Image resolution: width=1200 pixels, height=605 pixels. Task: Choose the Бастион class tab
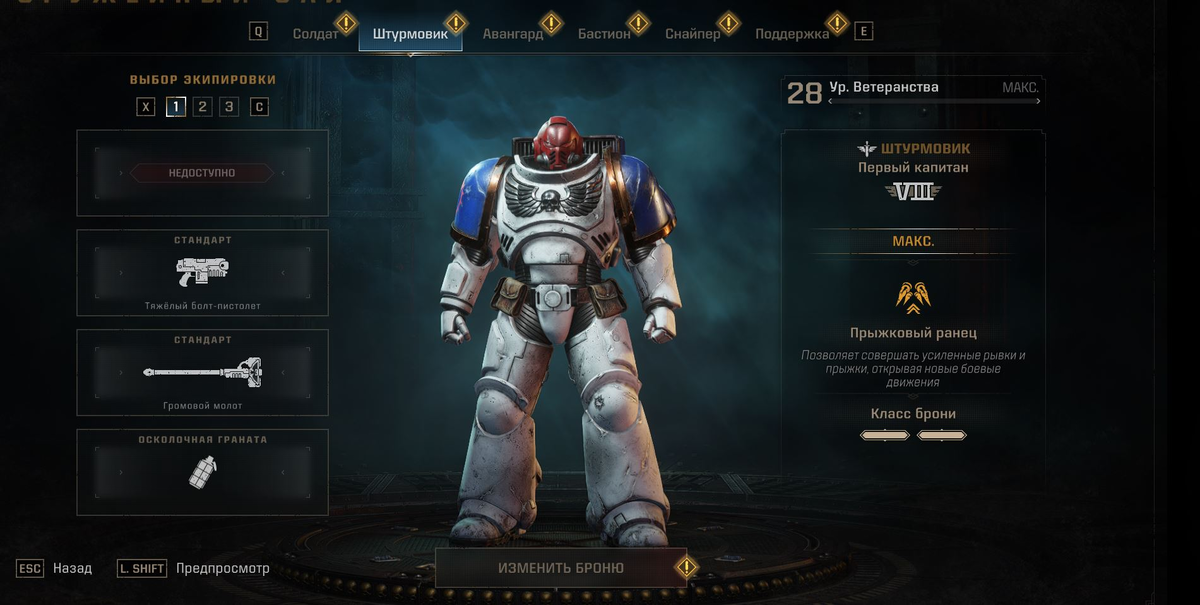coord(604,33)
